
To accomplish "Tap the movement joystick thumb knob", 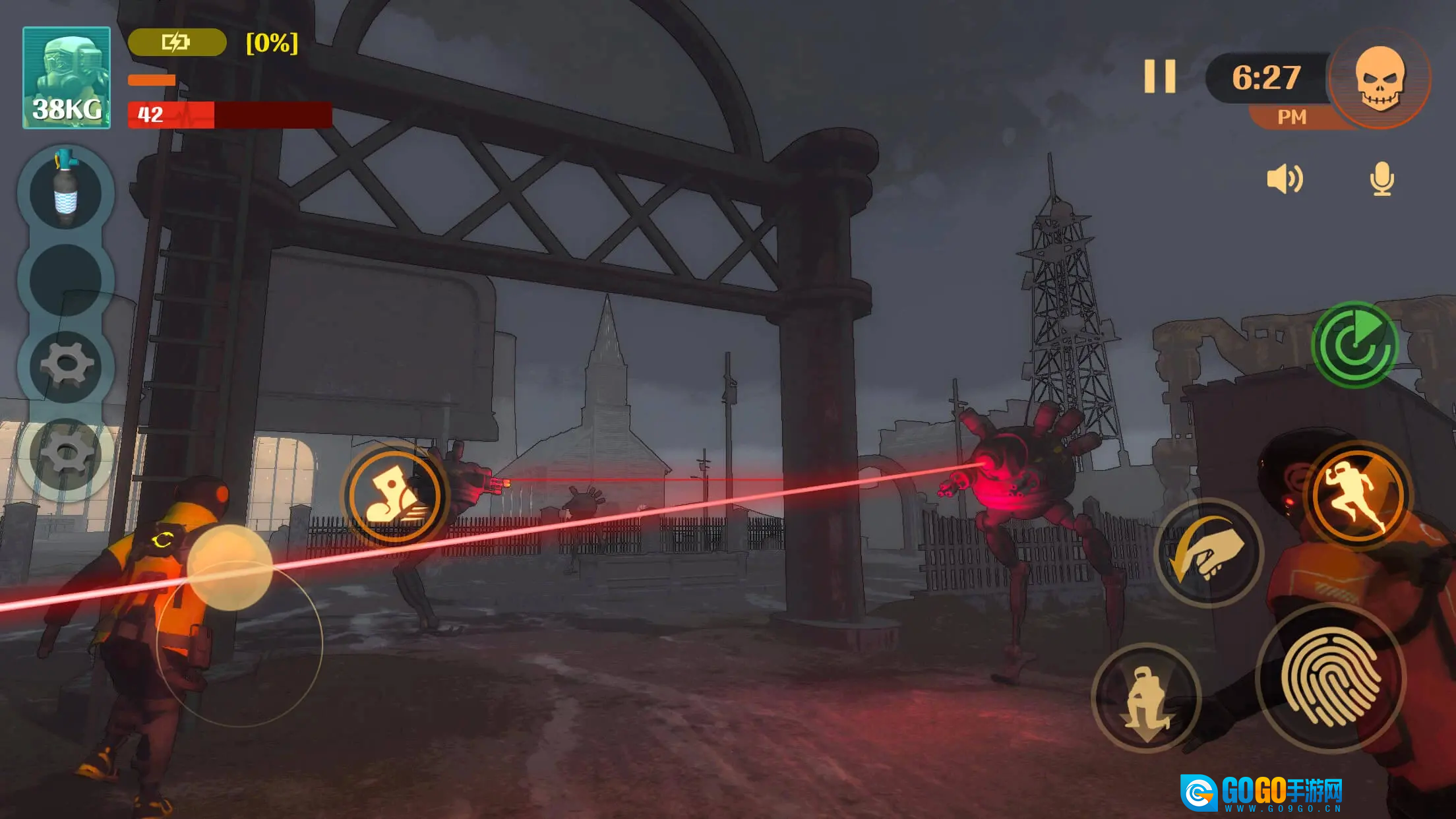I will [x=229, y=567].
